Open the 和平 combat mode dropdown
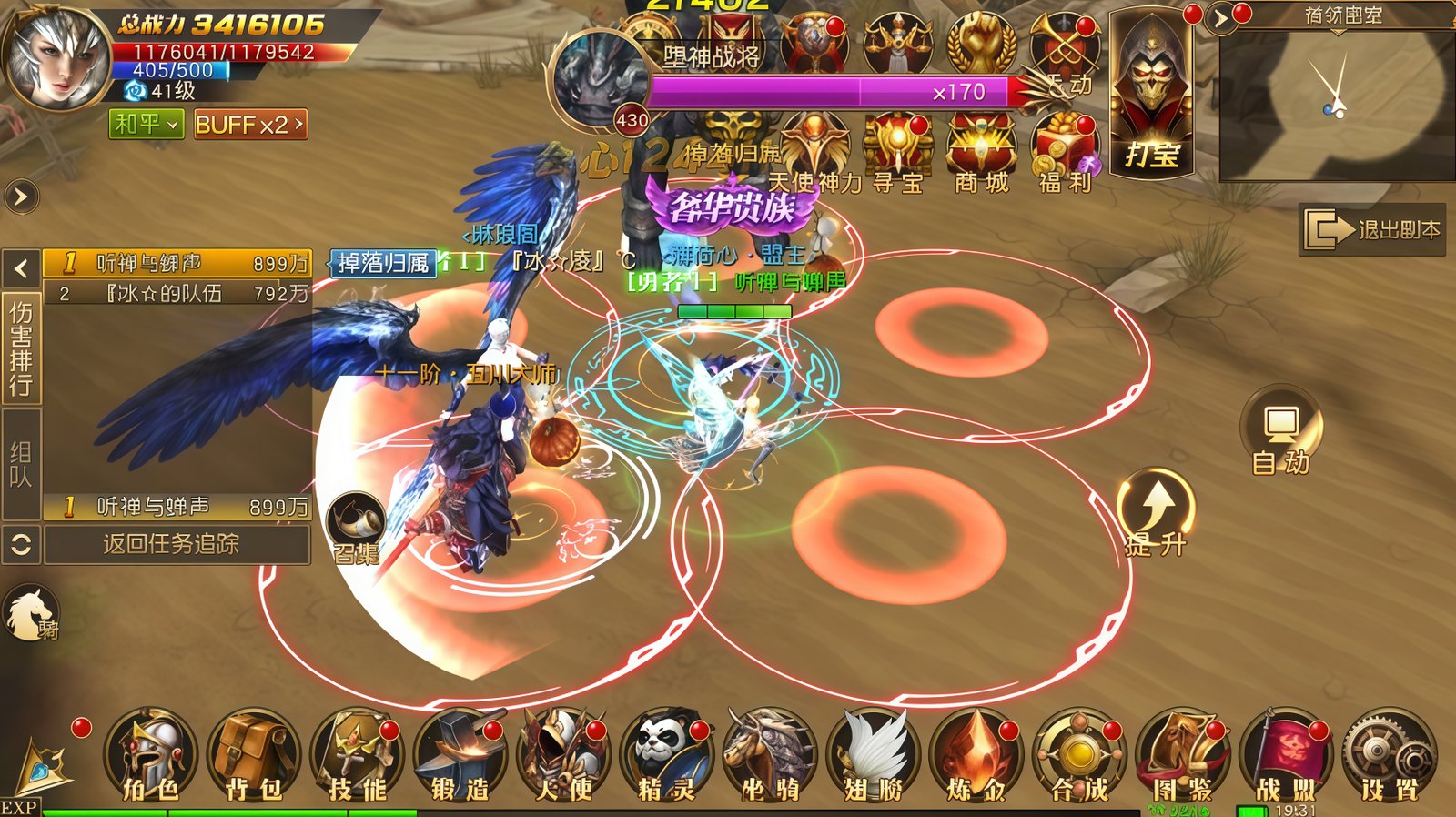The height and width of the screenshot is (817, 1456). click(x=146, y=124)
